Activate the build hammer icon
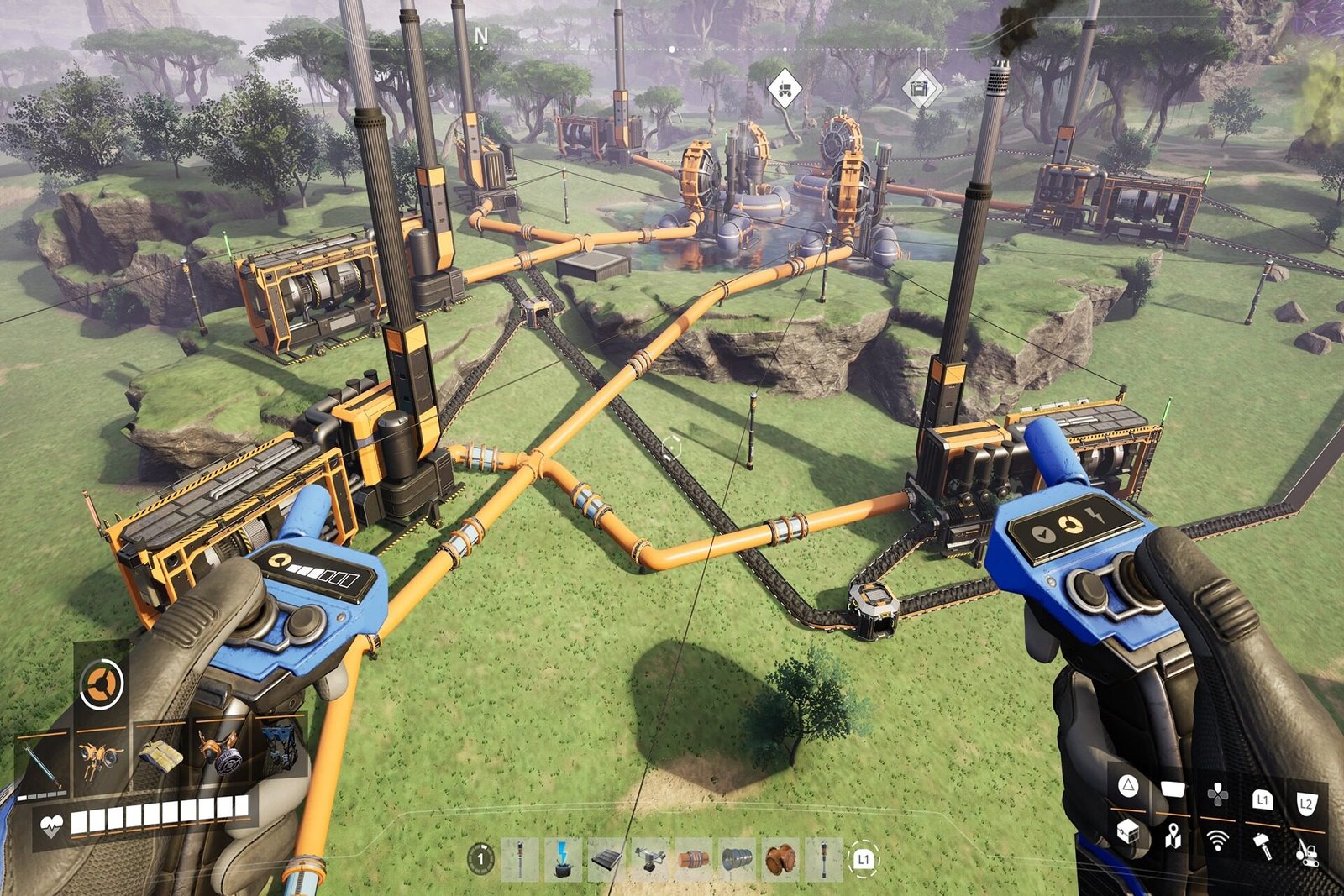This screenshot has height=896, width=1344. 1262,844
